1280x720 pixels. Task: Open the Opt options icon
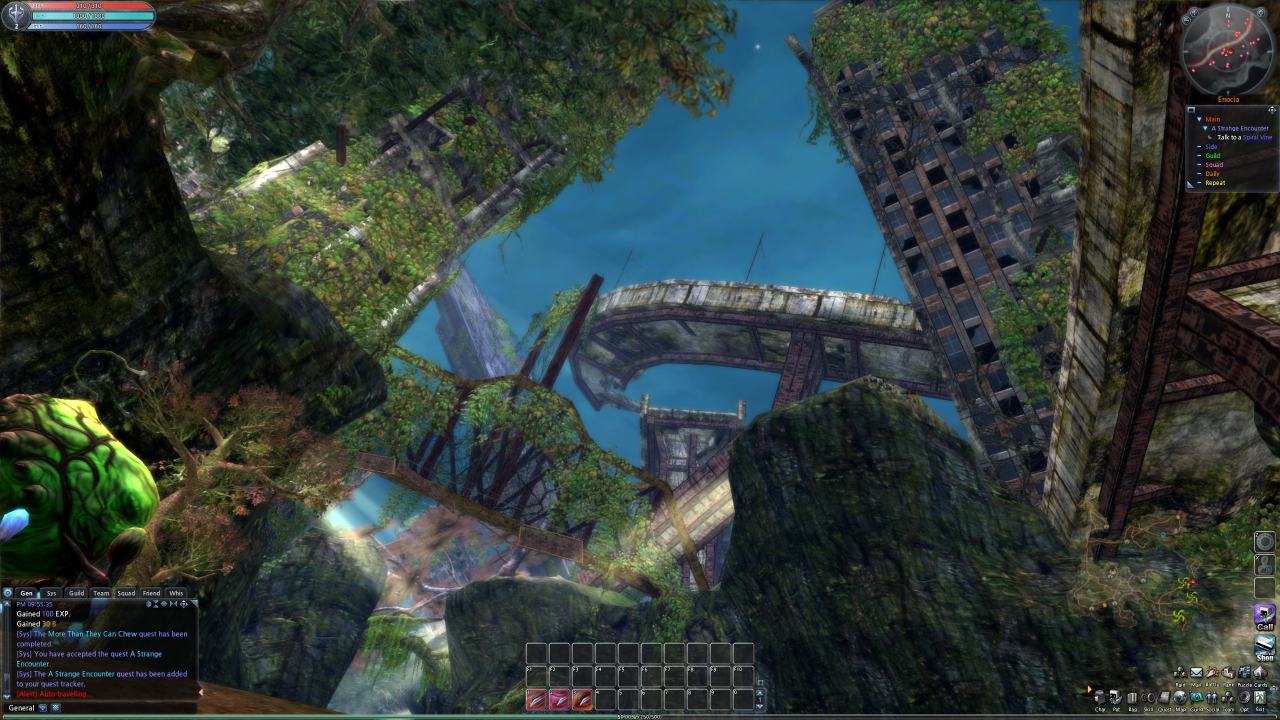(x=1244, y=698)
